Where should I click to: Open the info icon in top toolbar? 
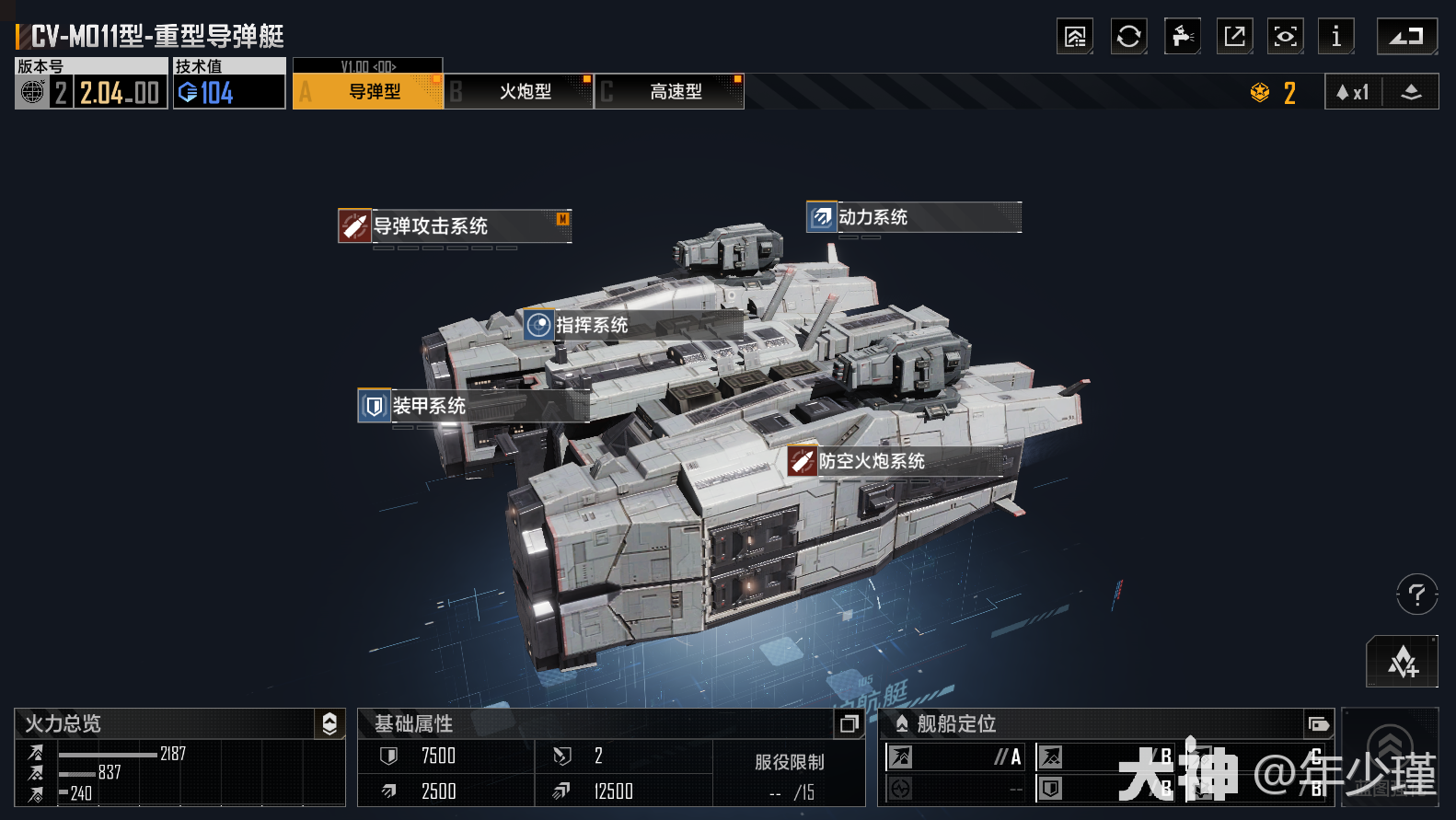coord(1336,36)
